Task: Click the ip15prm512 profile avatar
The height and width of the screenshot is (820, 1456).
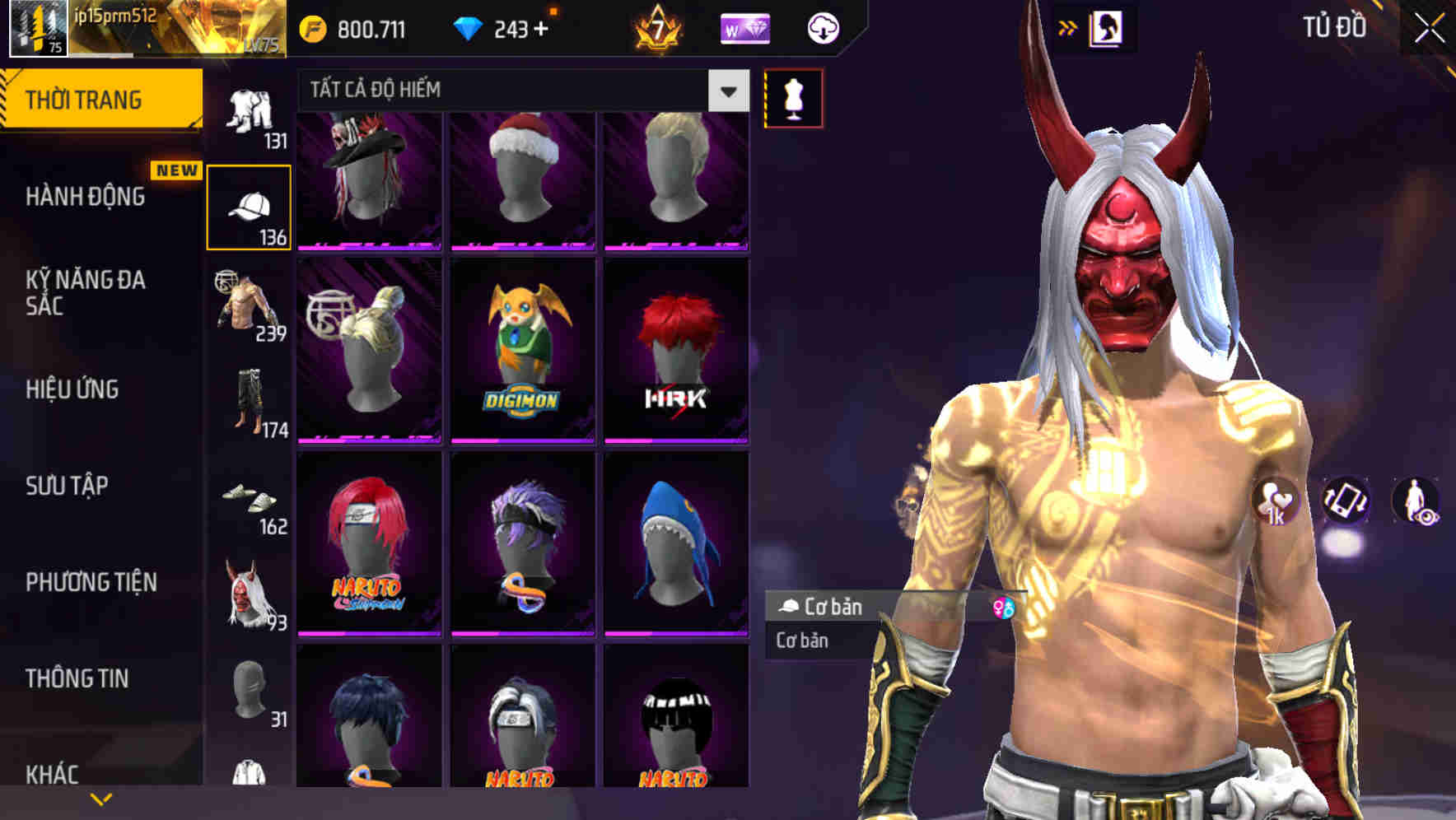Action: [39, 29]
